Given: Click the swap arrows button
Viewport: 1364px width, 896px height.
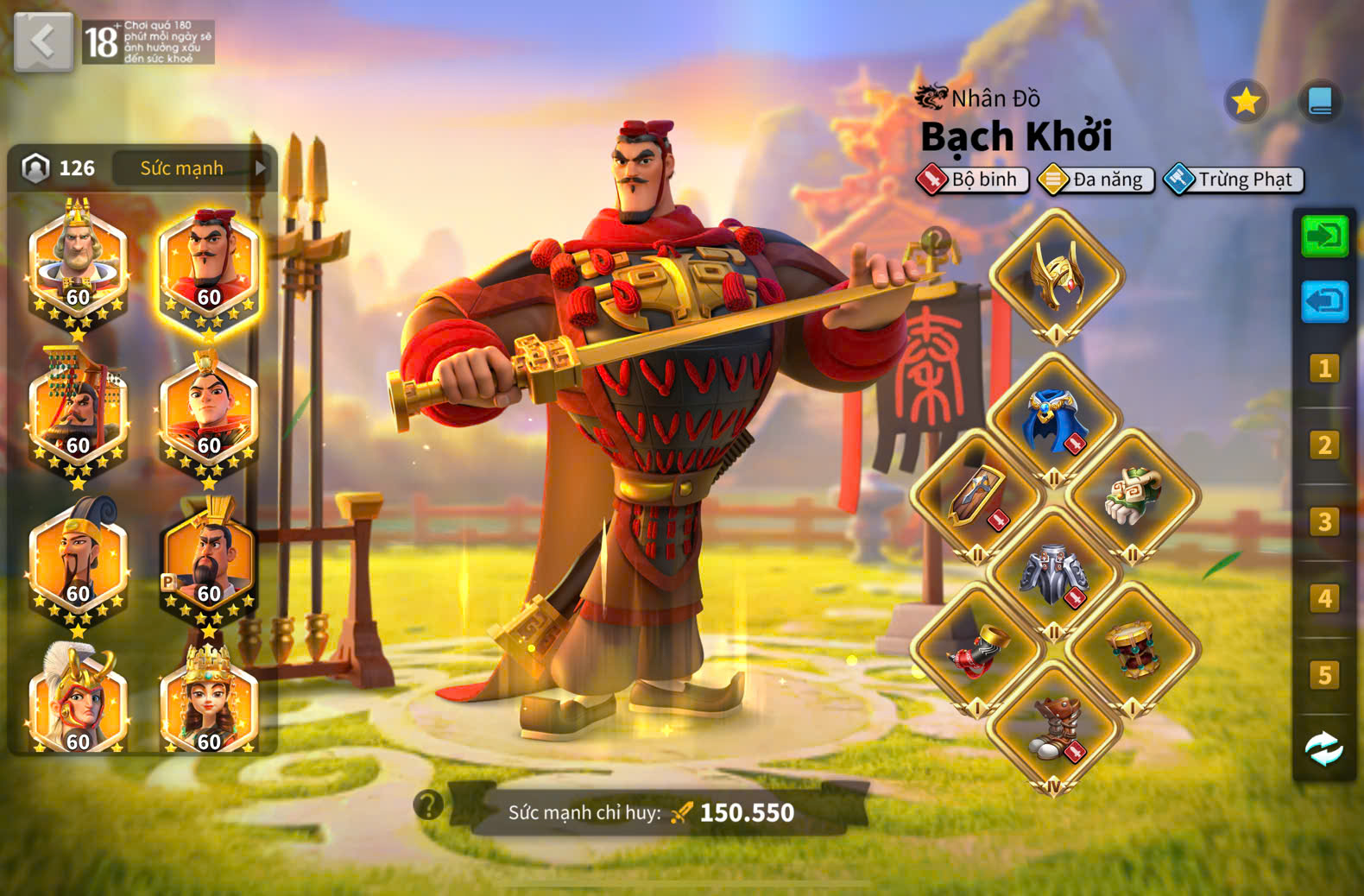Looking at the screenshot, I should [x=1324, y=749].
